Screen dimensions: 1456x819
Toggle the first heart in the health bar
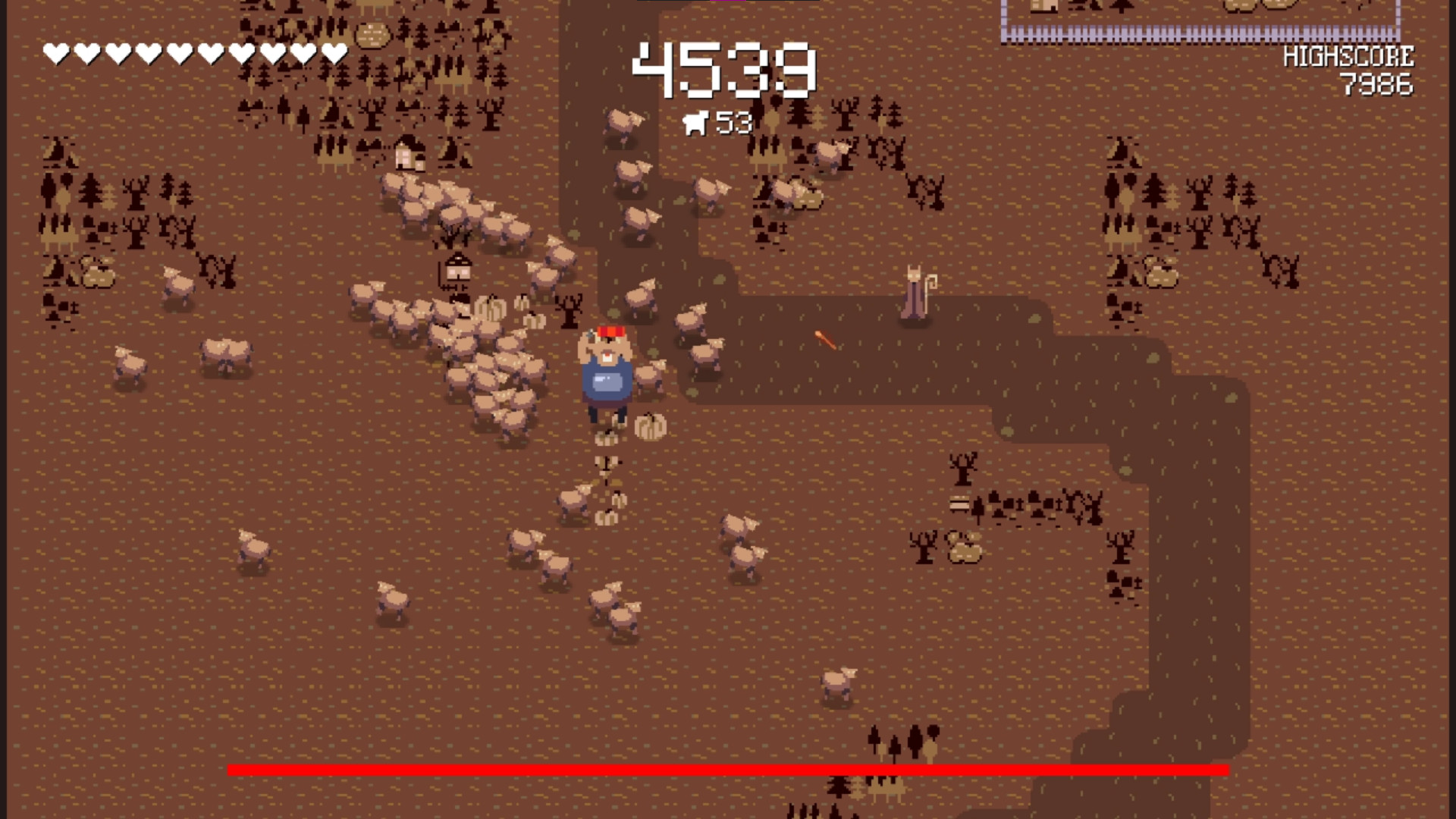(x=55, y=52)
